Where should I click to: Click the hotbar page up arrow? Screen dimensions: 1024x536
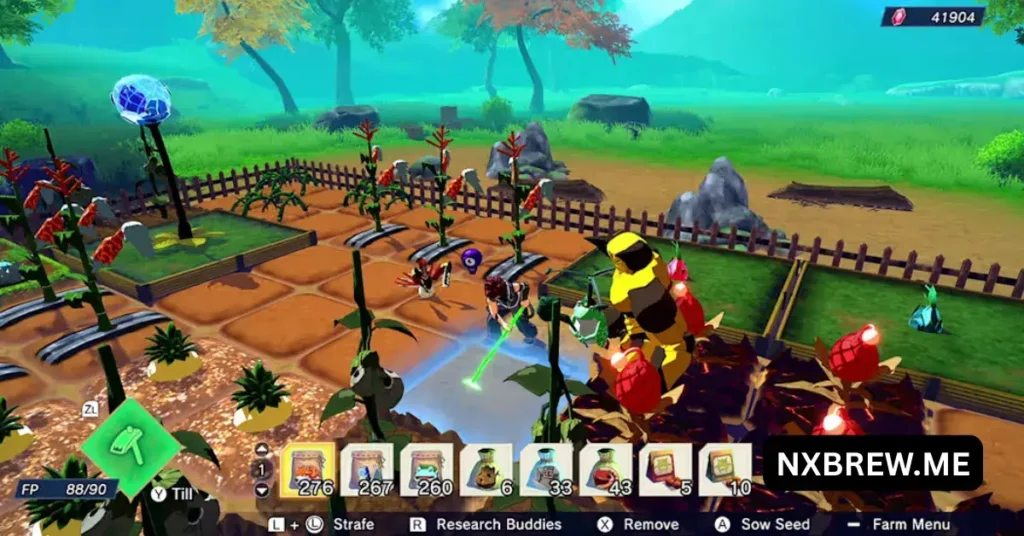[262, 449]
